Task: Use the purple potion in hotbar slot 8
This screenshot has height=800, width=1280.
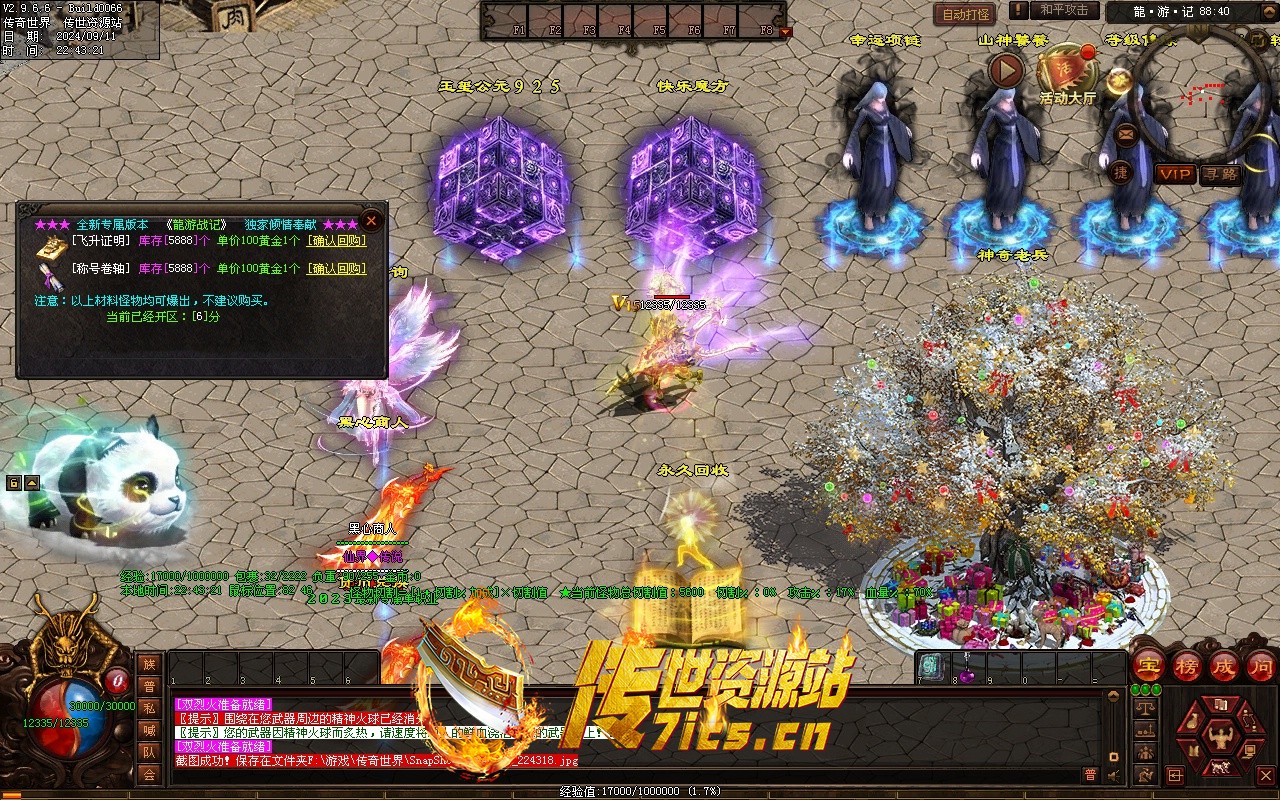Action: click(x=967, y=666)
